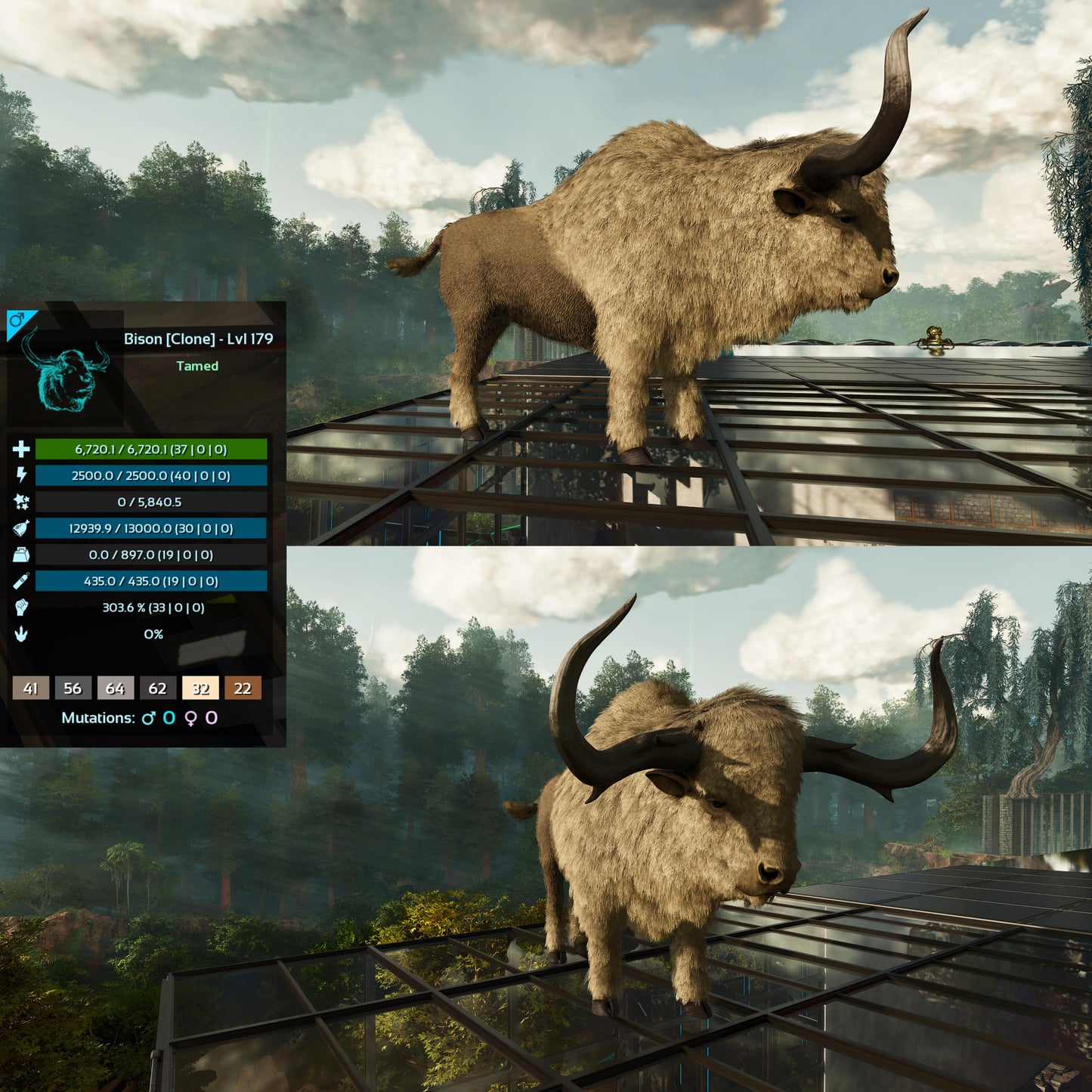Screen dimensions: 1092x1092
Task: Pick the color swatch numbered 64
Action: coord(115,688)
